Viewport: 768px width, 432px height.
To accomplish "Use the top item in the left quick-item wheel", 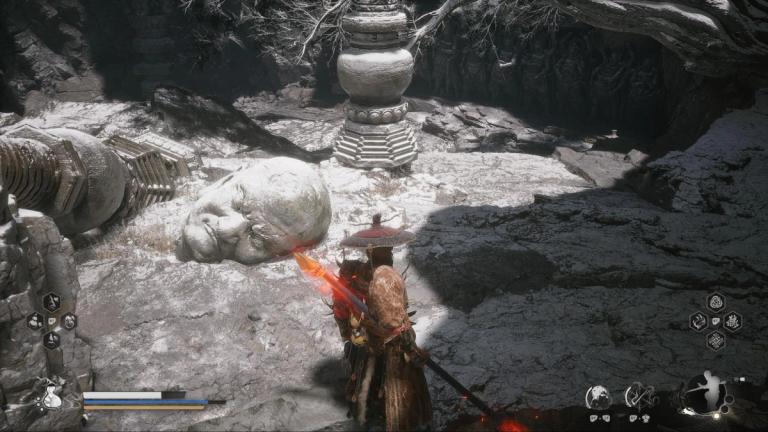I will coord(51,302).
